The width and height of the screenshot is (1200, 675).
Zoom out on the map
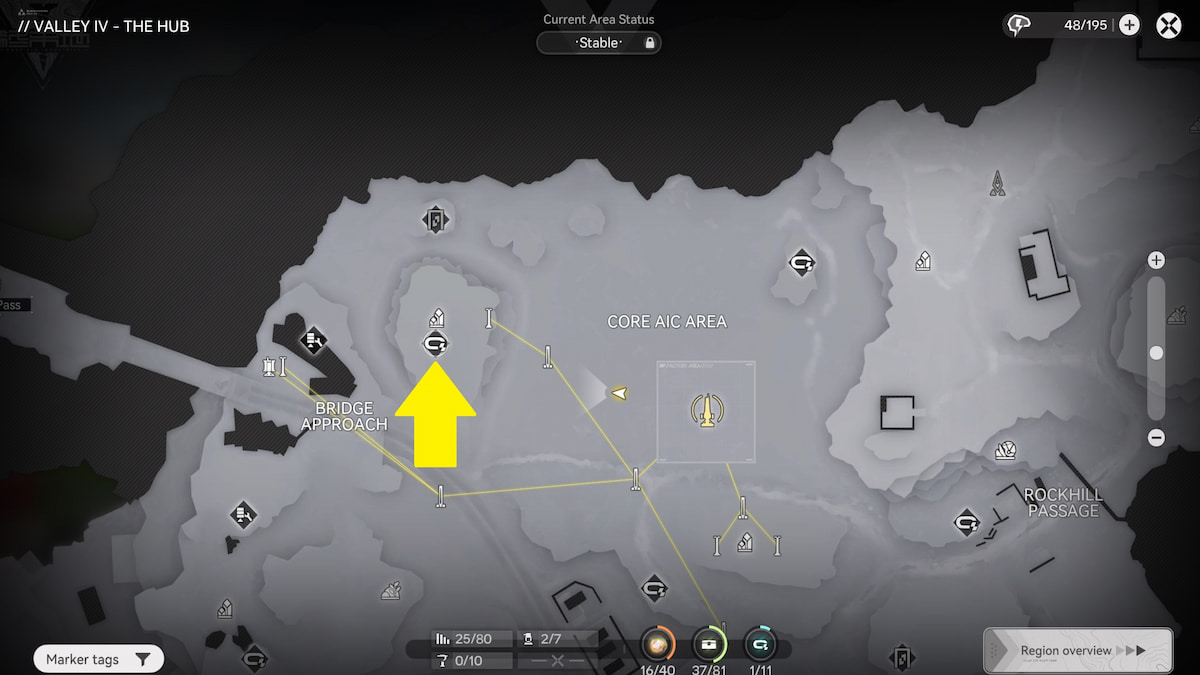click(1156, 437)
